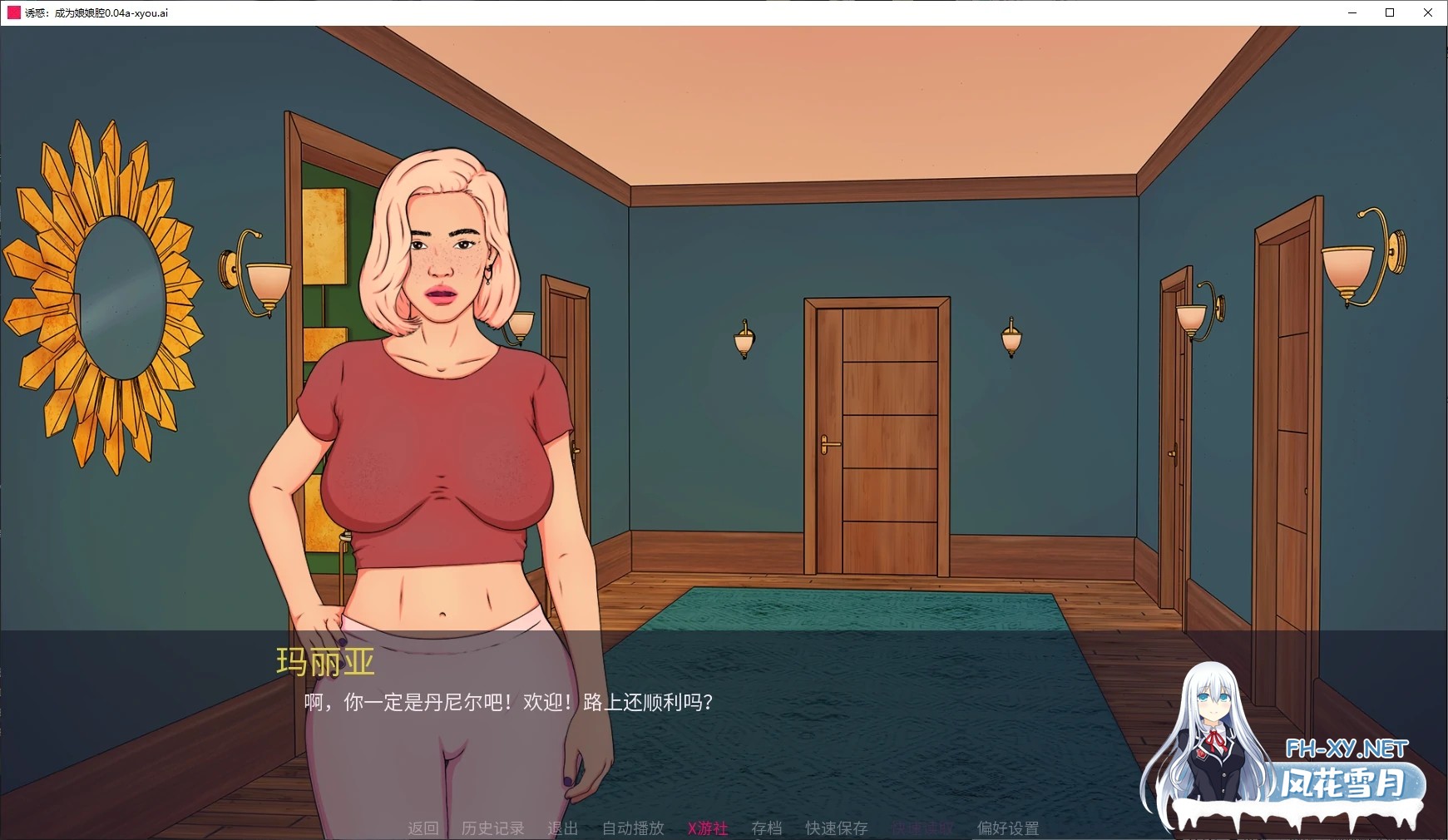The width and height of the screenshot is (1448, 840).
Task: Click 退出 to quit the game
Action: point(562,828)
